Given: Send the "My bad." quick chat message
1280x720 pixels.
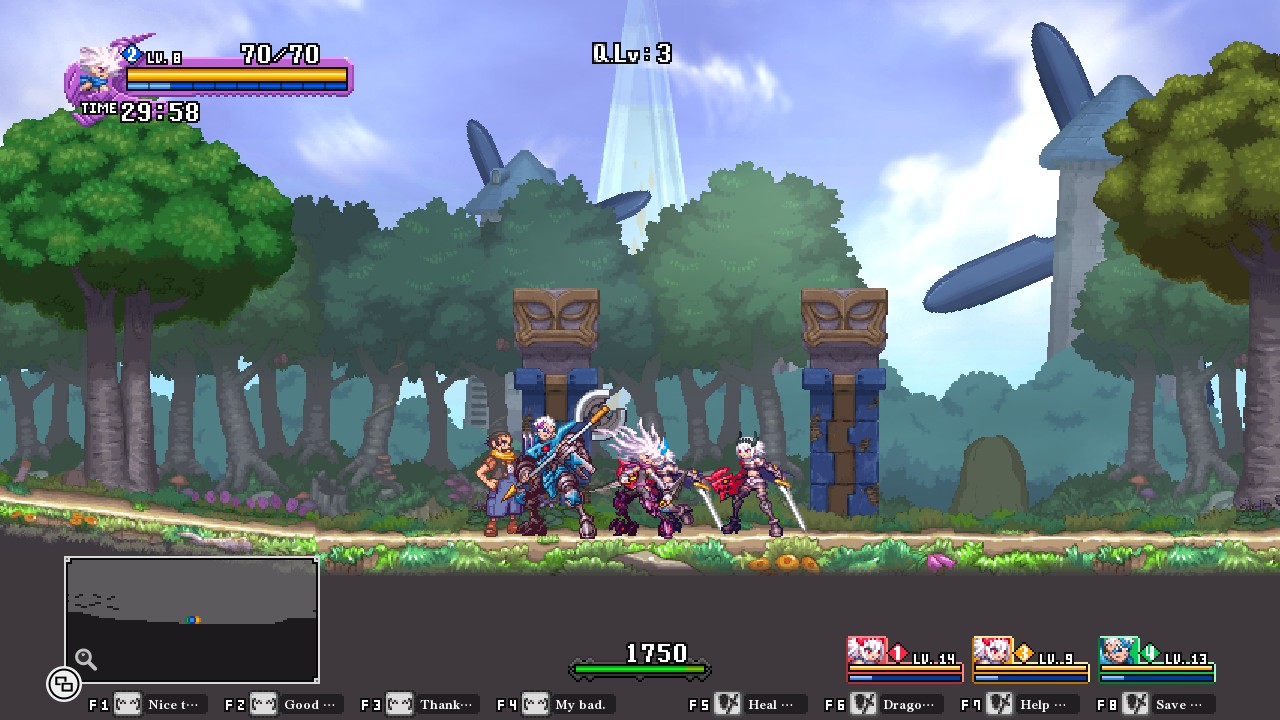Looking at the screenshot, I should tap(568, 704).
